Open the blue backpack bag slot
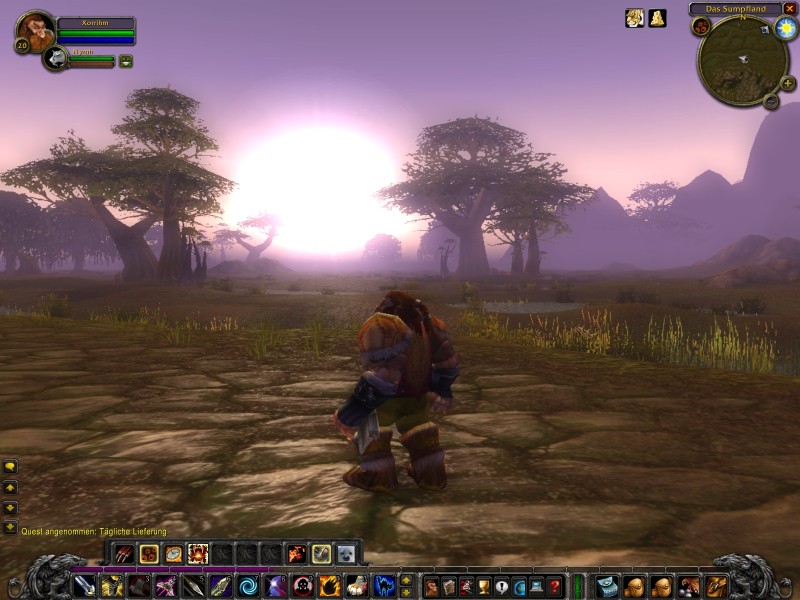 tap(607, 585)
